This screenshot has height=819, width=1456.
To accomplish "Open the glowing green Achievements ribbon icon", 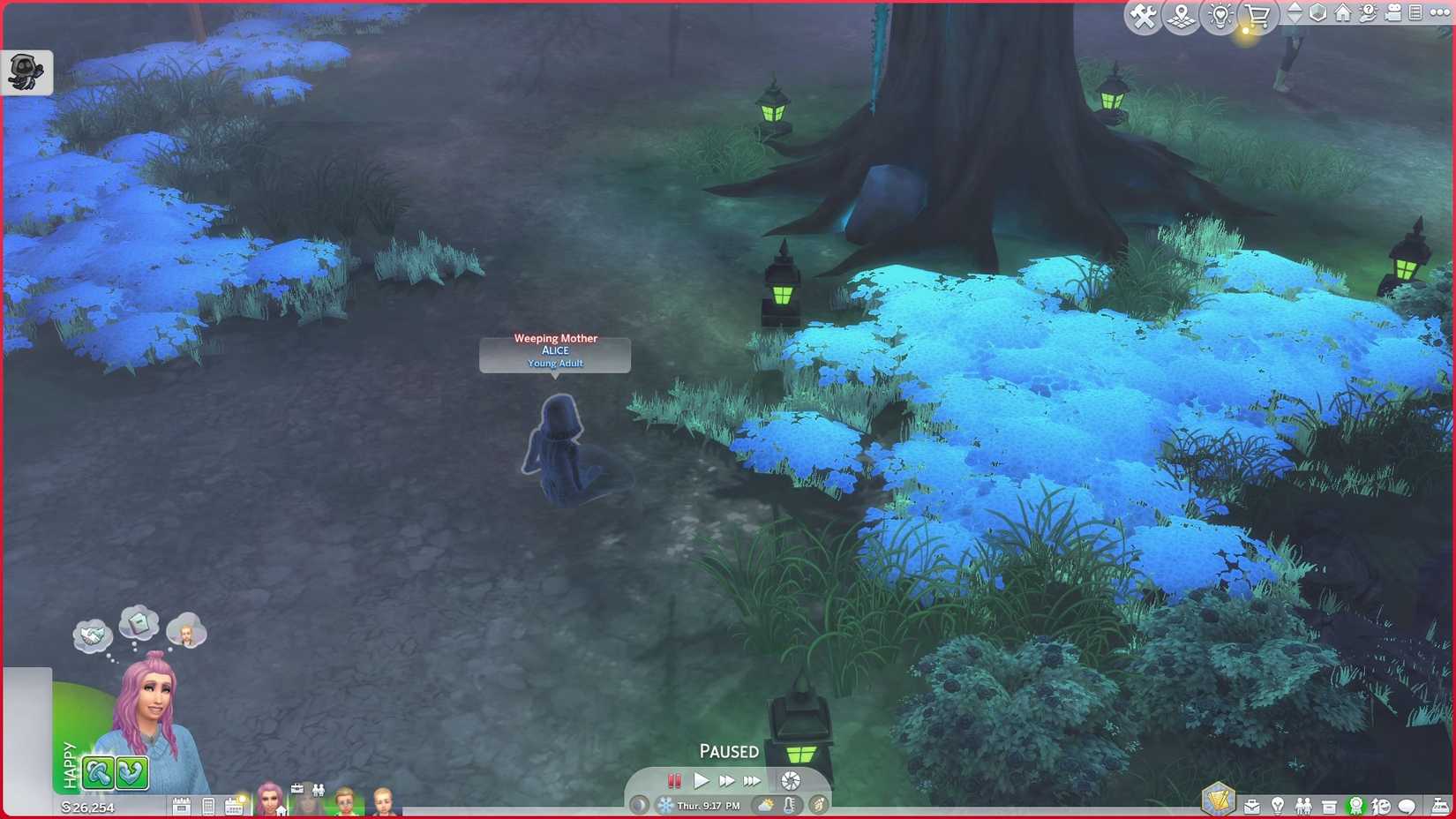I will point(1356,805).
